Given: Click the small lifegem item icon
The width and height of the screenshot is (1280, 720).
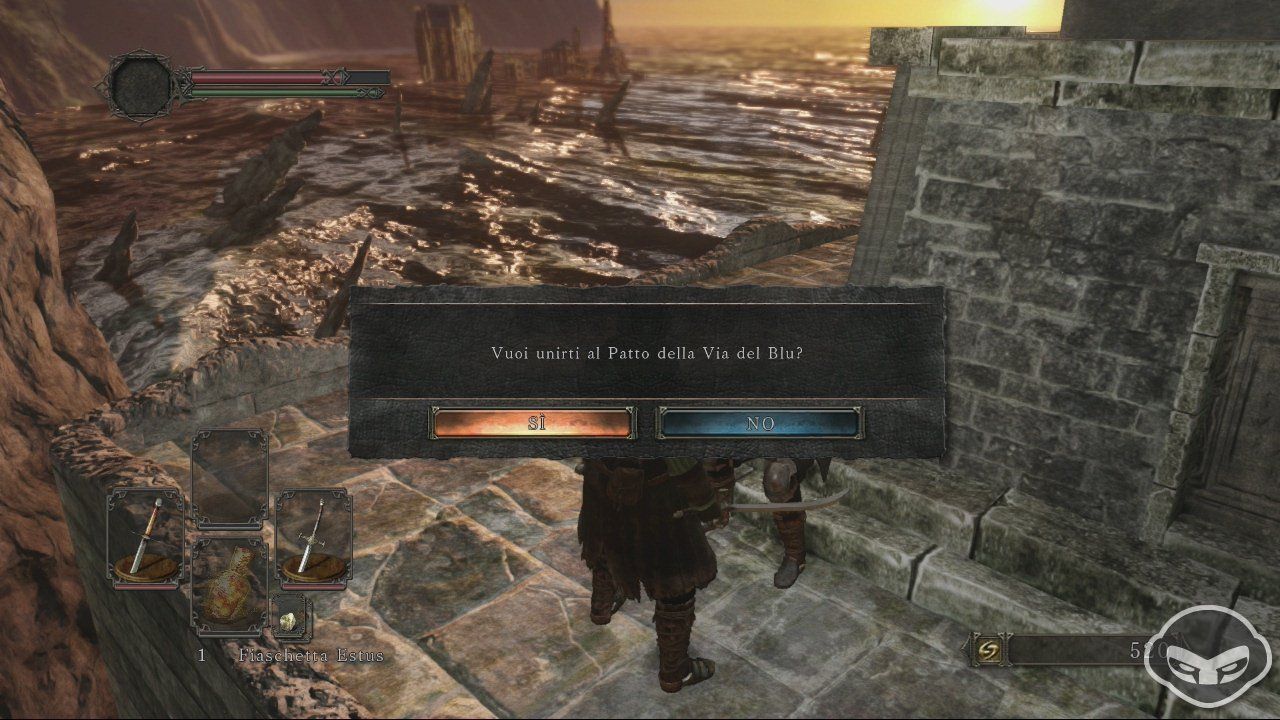Looking at the screenshot, I should click(285, 621).
